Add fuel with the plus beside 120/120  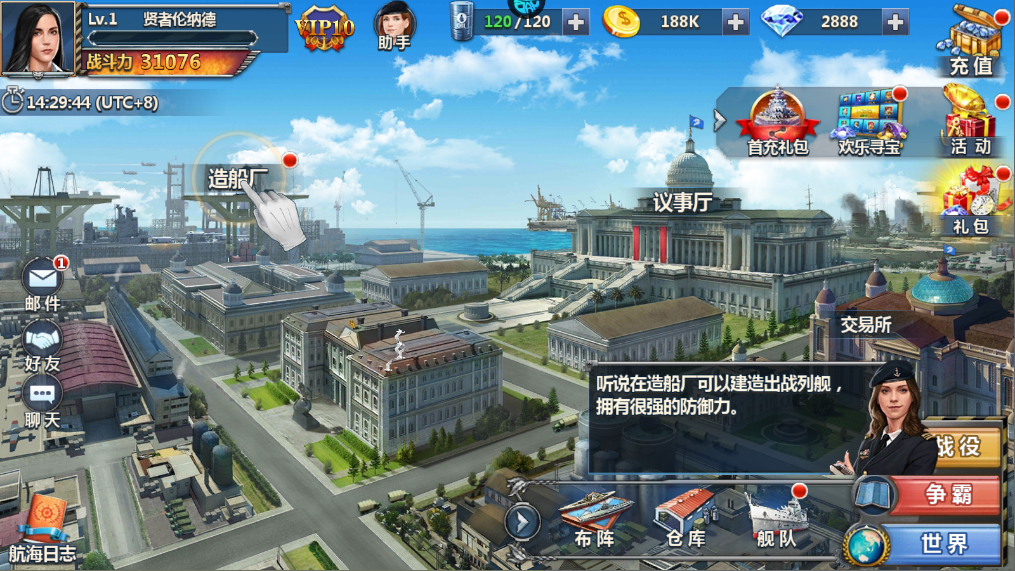pos(576,22)
